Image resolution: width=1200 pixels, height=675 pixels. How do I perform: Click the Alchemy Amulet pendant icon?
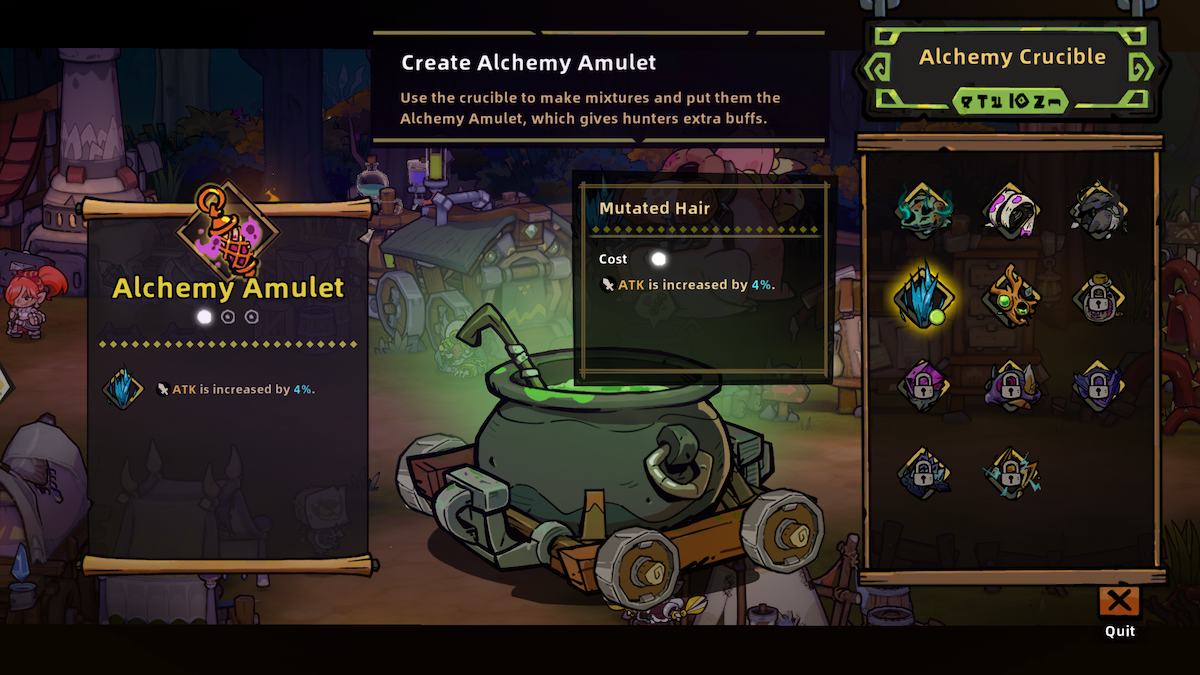pos(228,230)
